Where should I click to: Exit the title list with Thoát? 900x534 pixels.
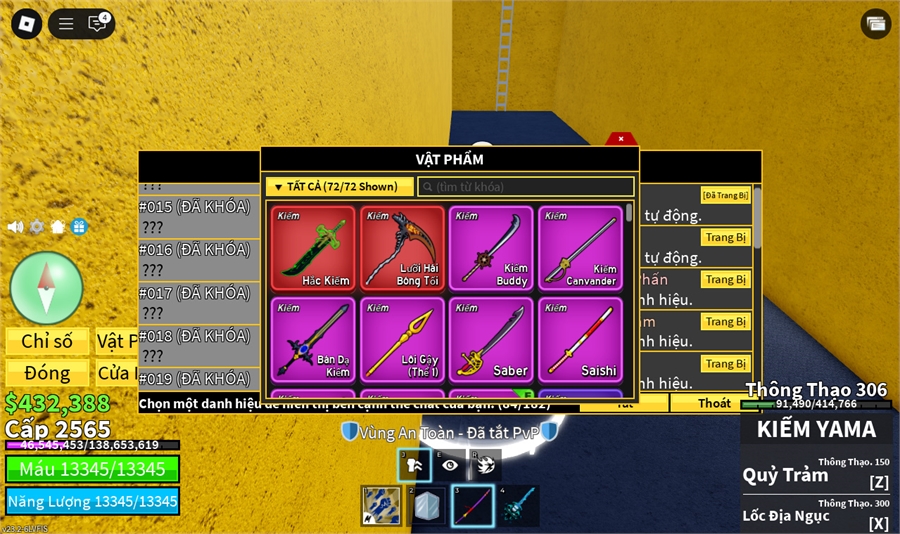pos(714,403)
